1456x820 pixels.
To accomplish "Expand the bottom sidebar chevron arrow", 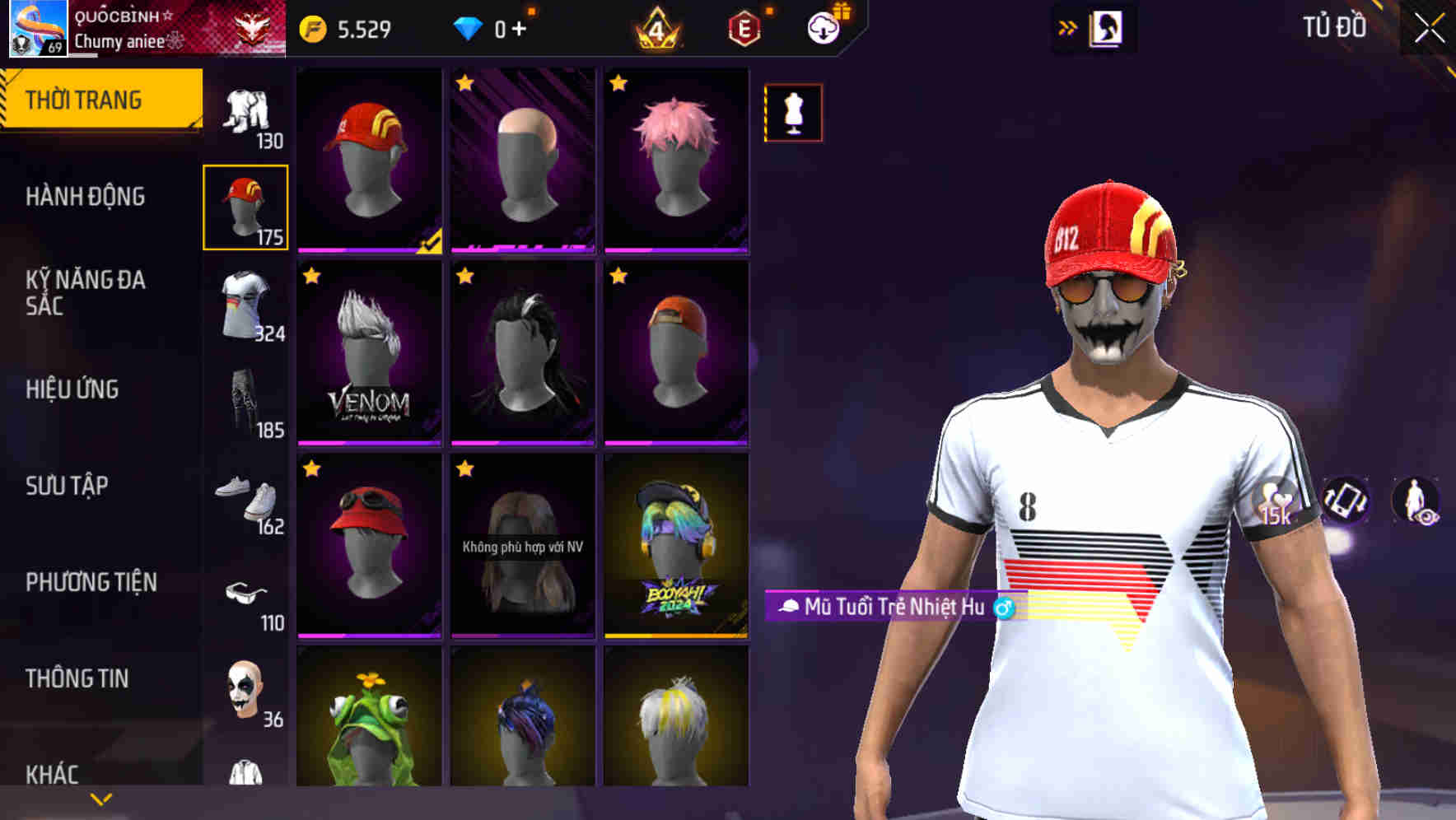I will 100,798.
